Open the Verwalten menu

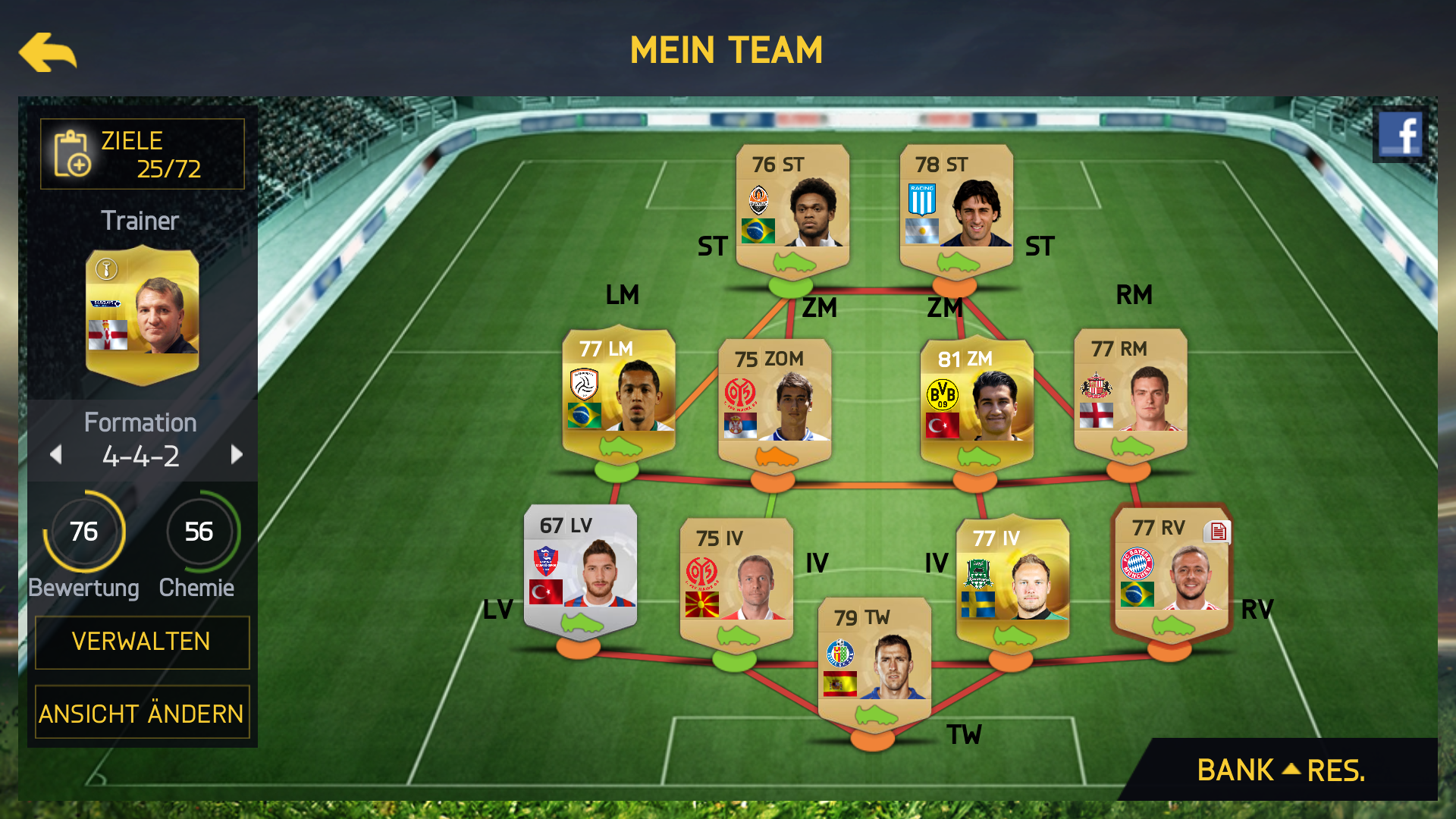click(143, 642)
